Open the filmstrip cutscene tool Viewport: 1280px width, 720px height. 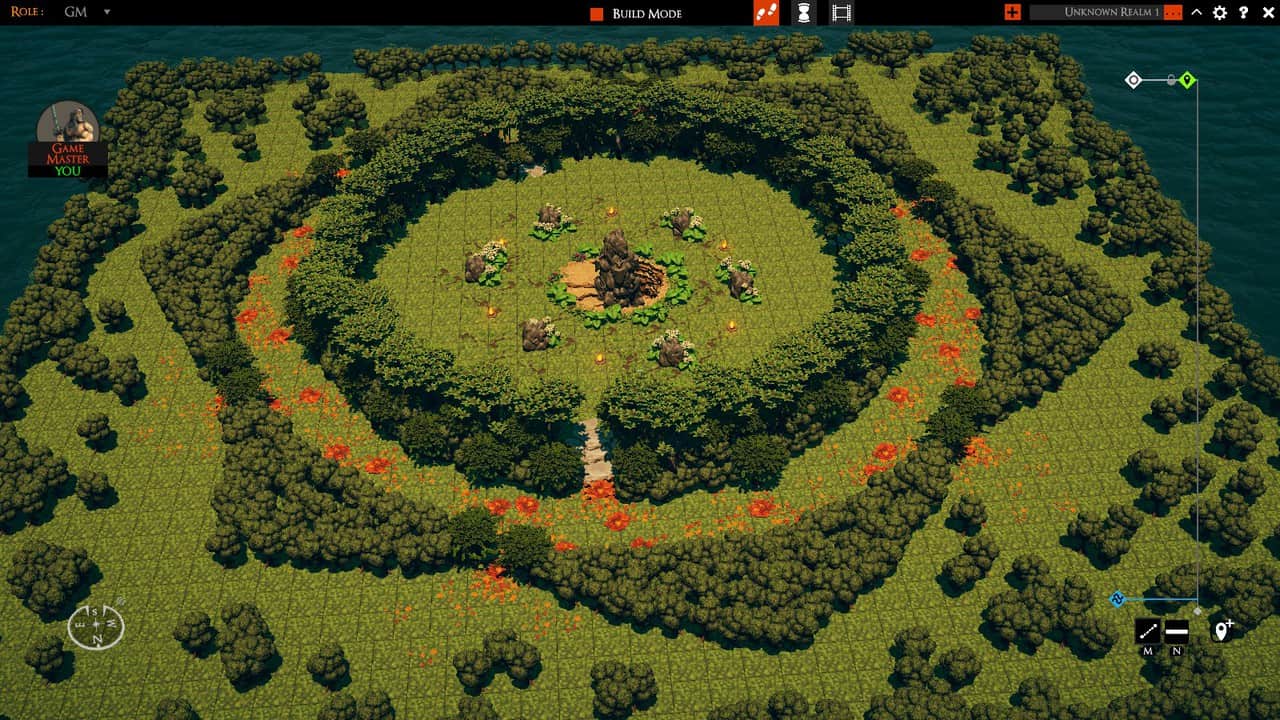pyautogui.click(x=841, y=14)
